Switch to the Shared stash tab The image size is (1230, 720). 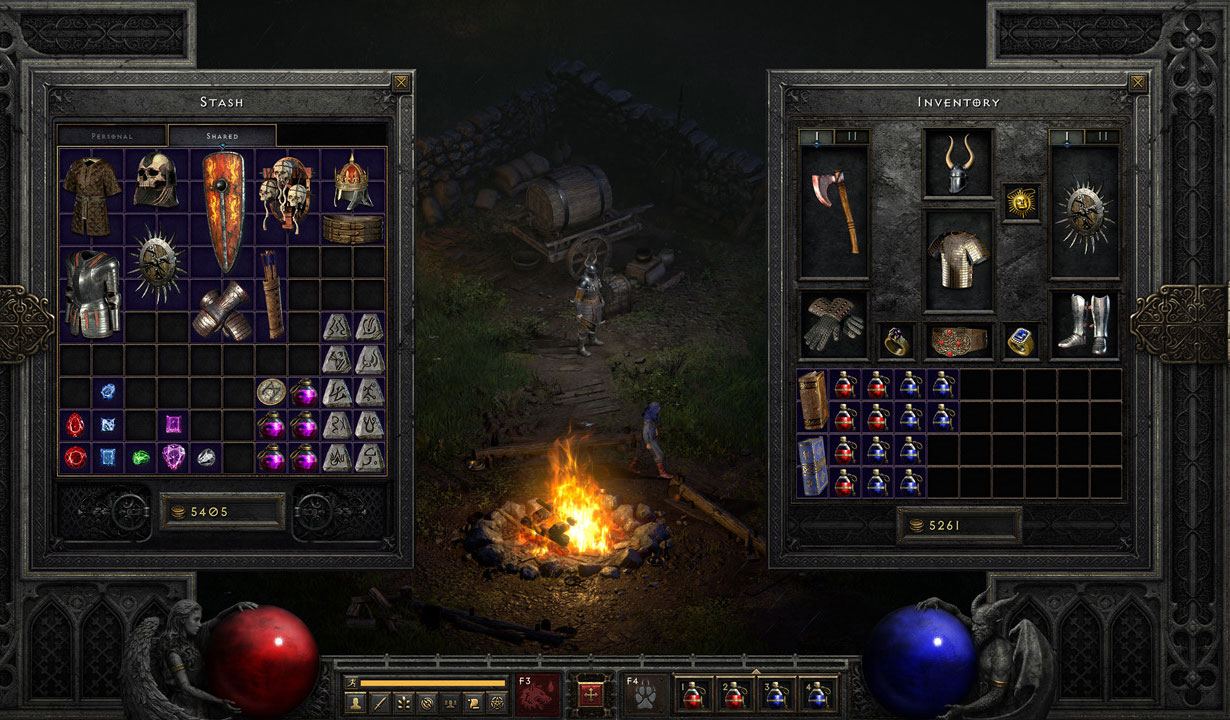[221, 135]
